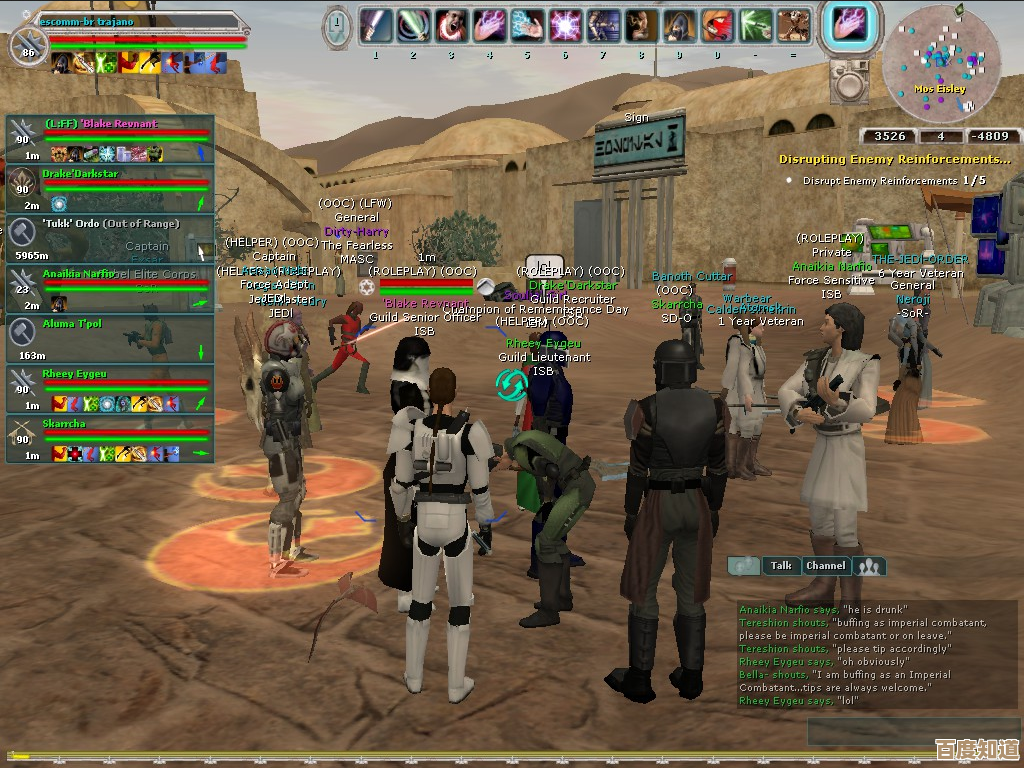
Task: Click the large highlighted purple lightning hand button
Action: pyautogui.click(x=849, y=24)
